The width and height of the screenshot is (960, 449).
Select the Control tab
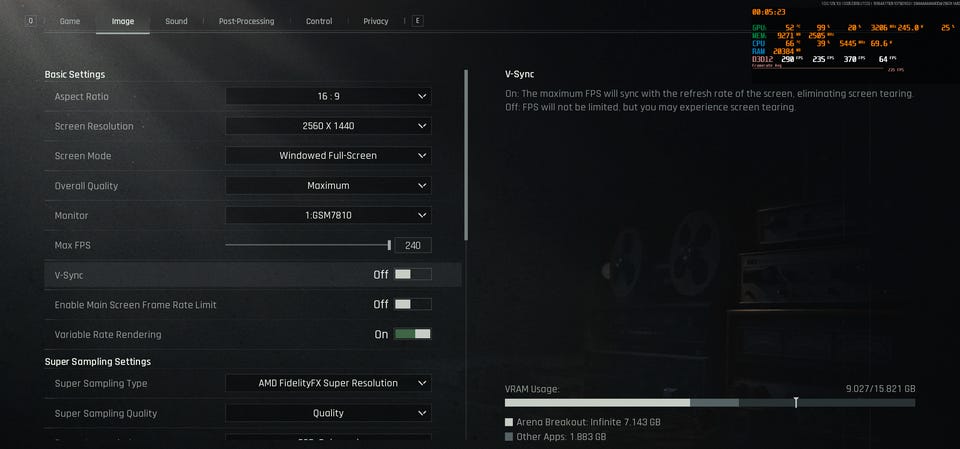coord(319,21)
